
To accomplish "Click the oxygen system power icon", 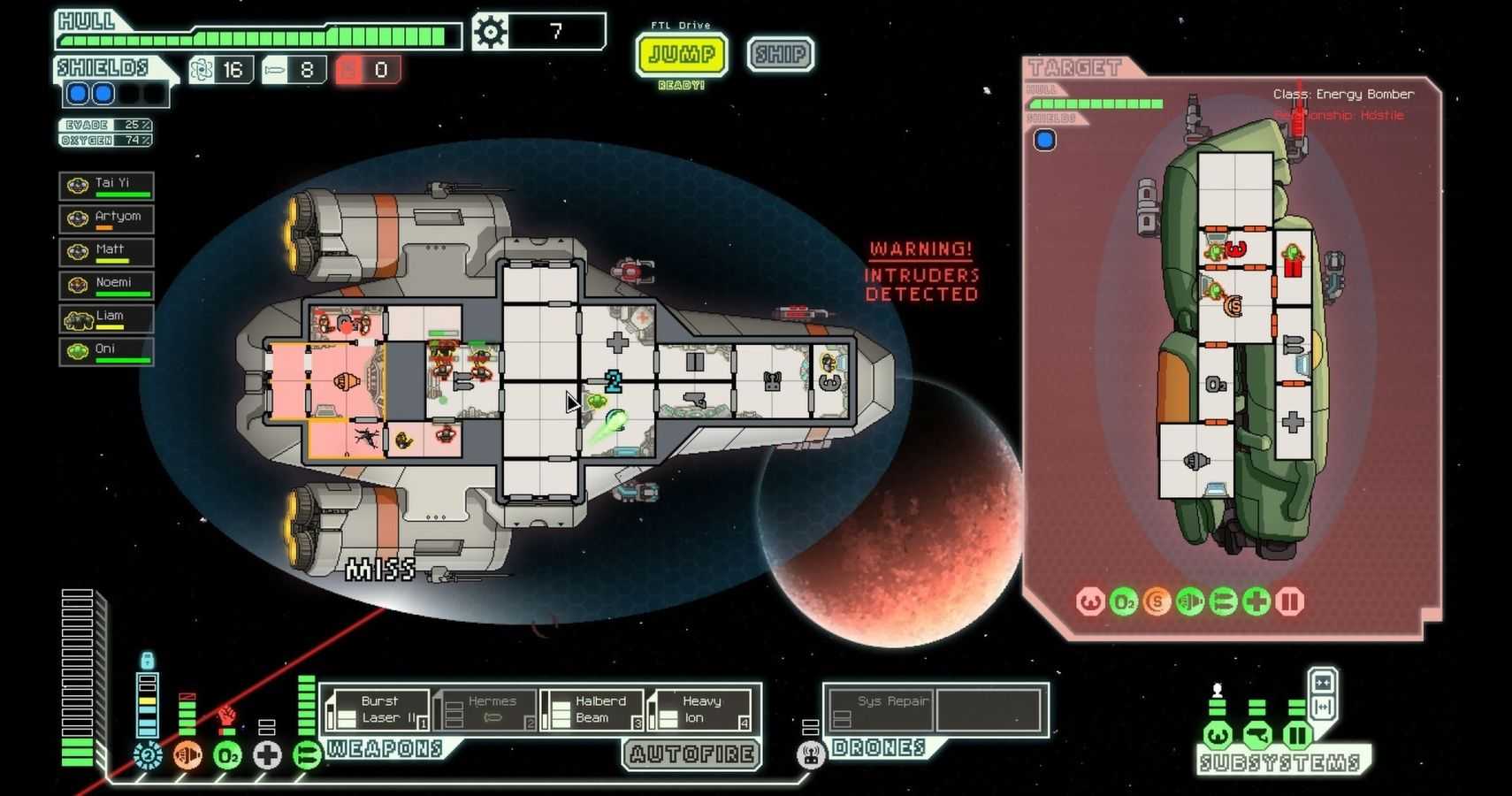I will (x=227, y=755).
